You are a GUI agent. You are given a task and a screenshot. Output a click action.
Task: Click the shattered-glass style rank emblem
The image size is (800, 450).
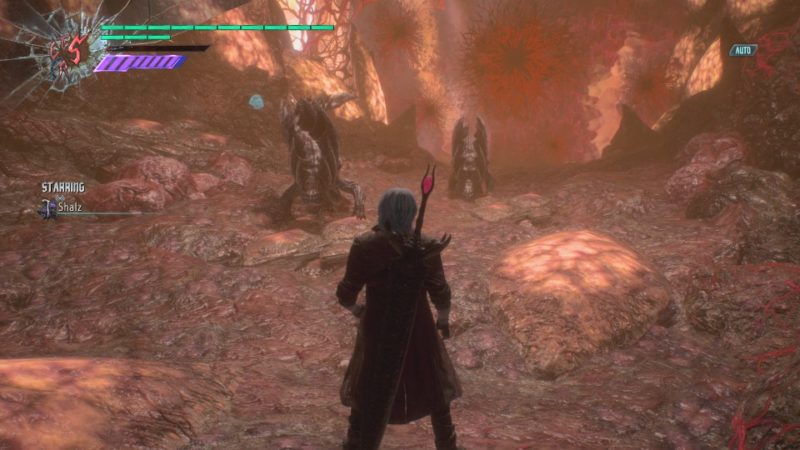point(57,52)
